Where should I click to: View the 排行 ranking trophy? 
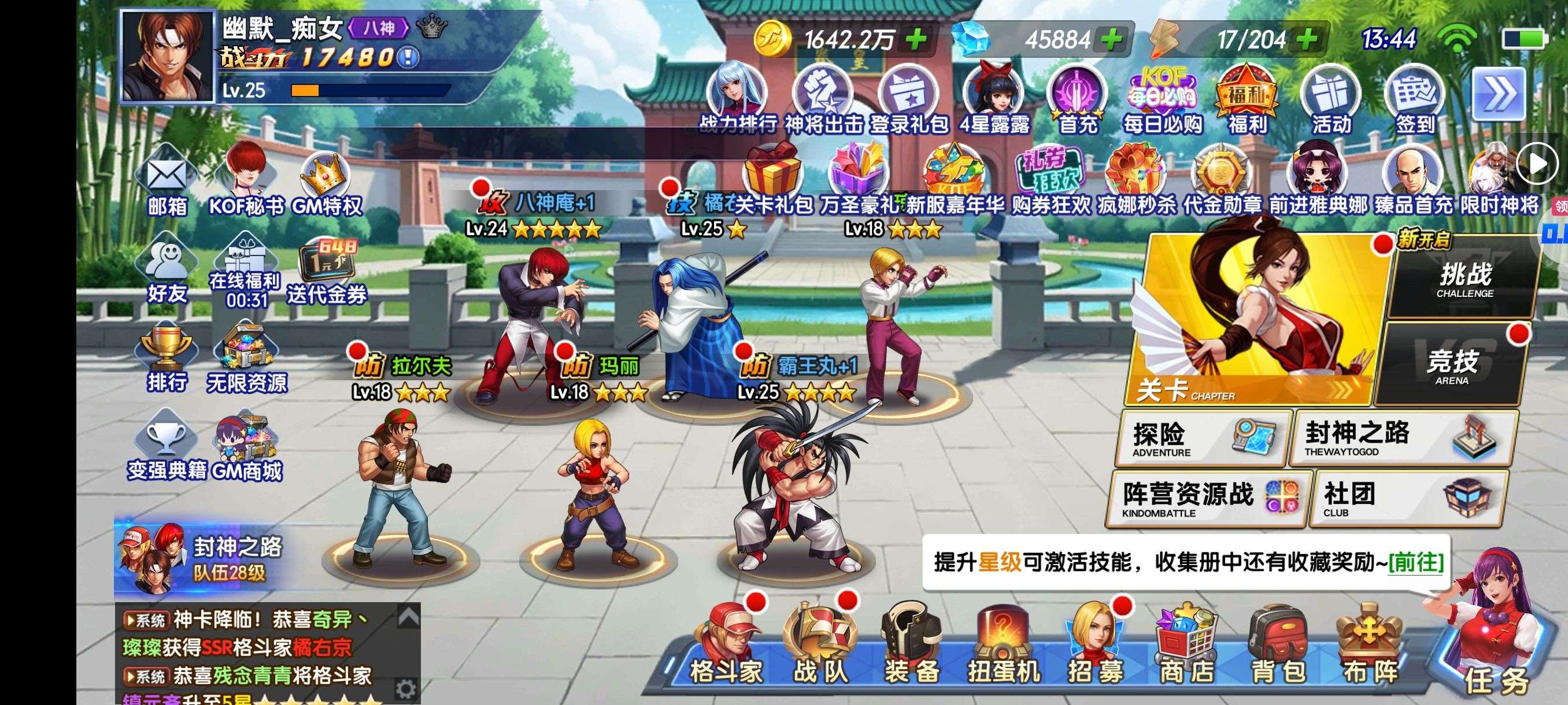tap(167, 358)
